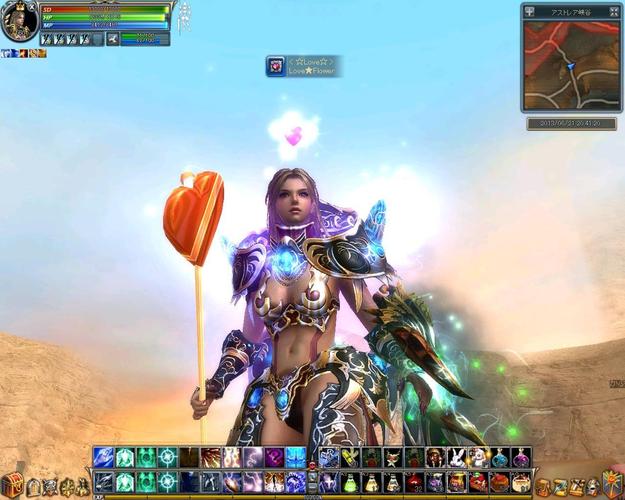Open the treasure chest menu icon

(x=11, y=486)
